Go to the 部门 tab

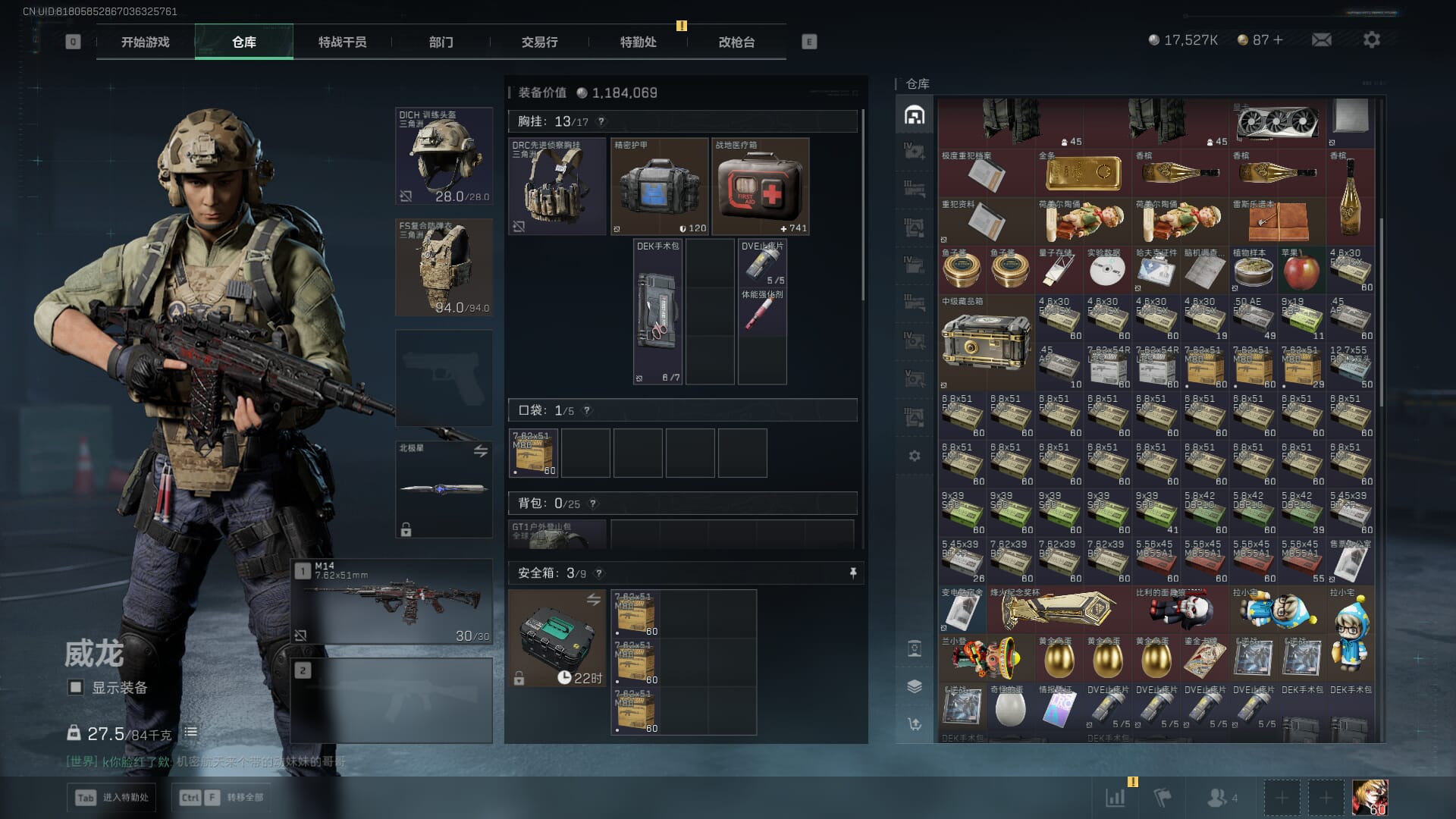tap(441, 42)
